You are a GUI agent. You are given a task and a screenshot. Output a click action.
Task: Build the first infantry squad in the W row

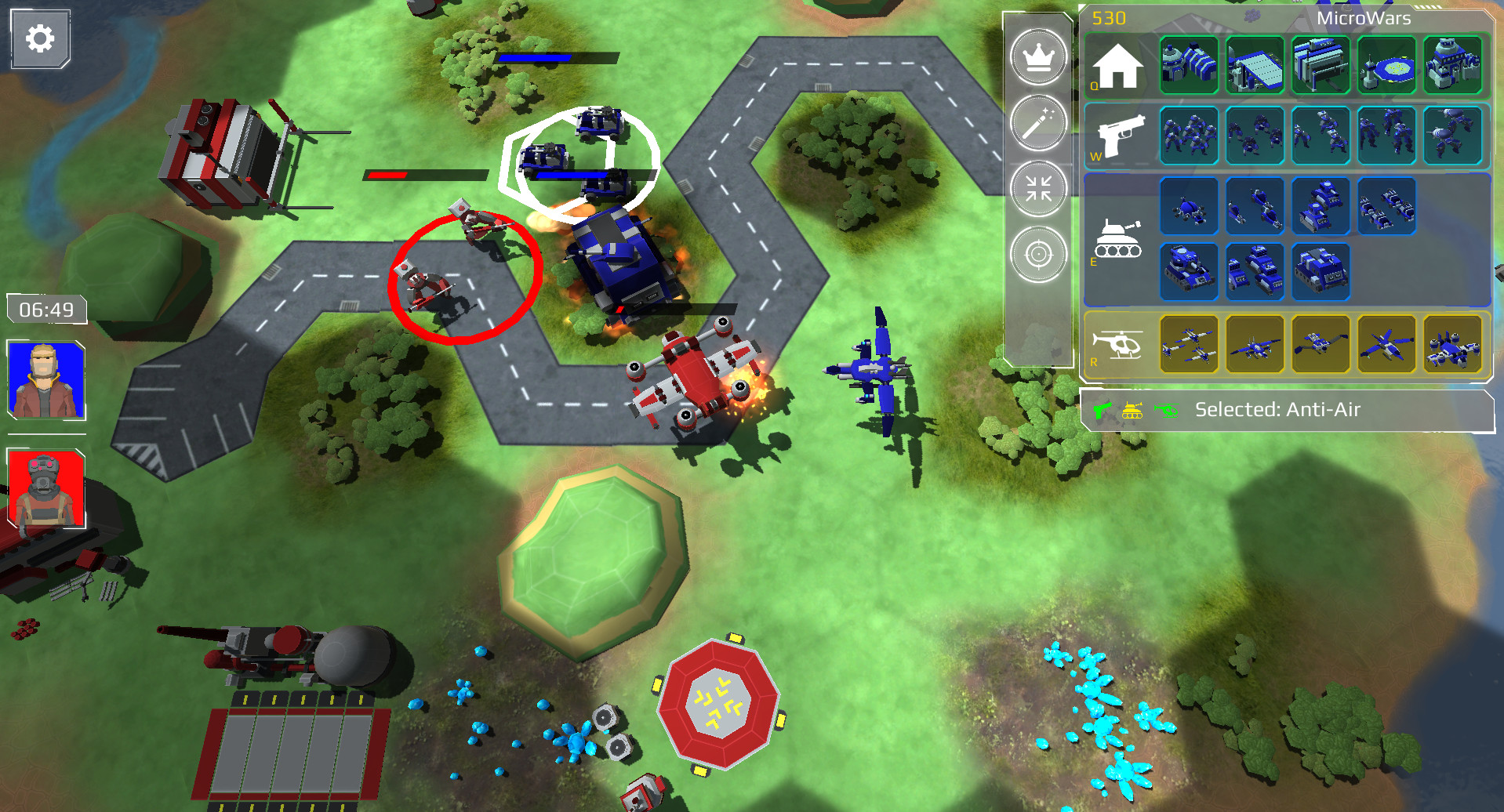[1189, 135]
